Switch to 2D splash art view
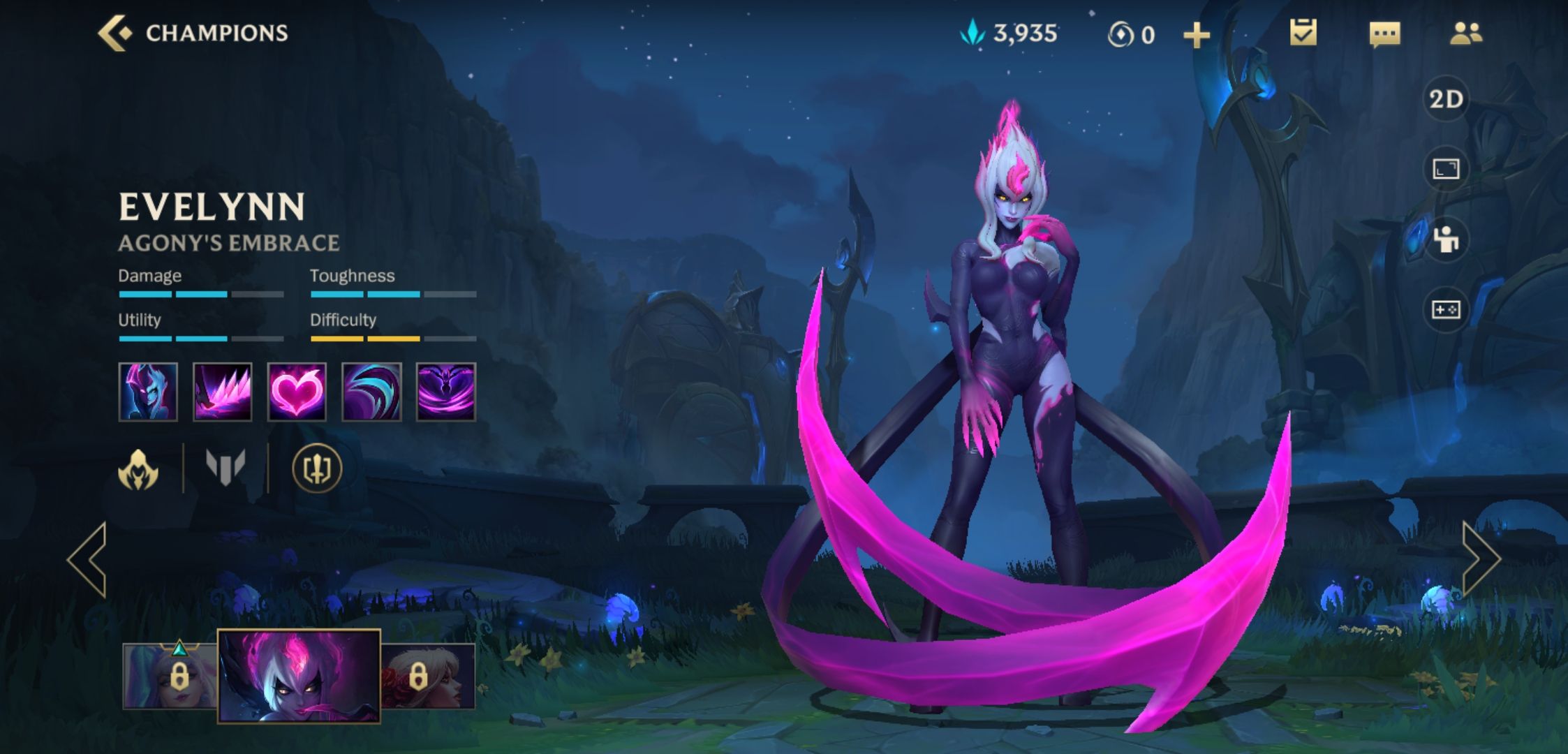 coord(1446,99)
